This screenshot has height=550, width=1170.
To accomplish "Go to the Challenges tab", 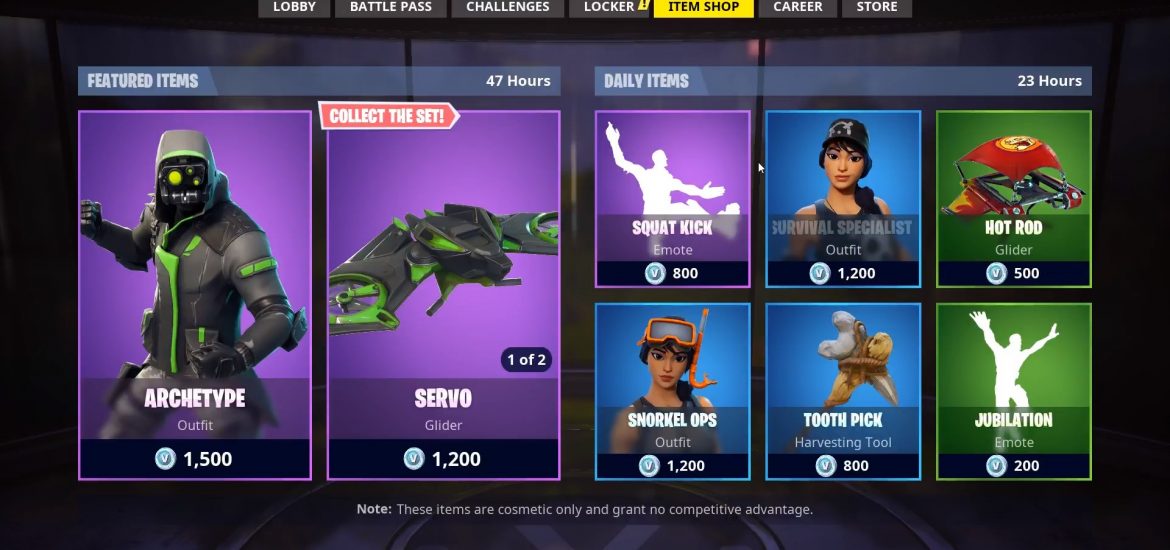I will 507,8.
